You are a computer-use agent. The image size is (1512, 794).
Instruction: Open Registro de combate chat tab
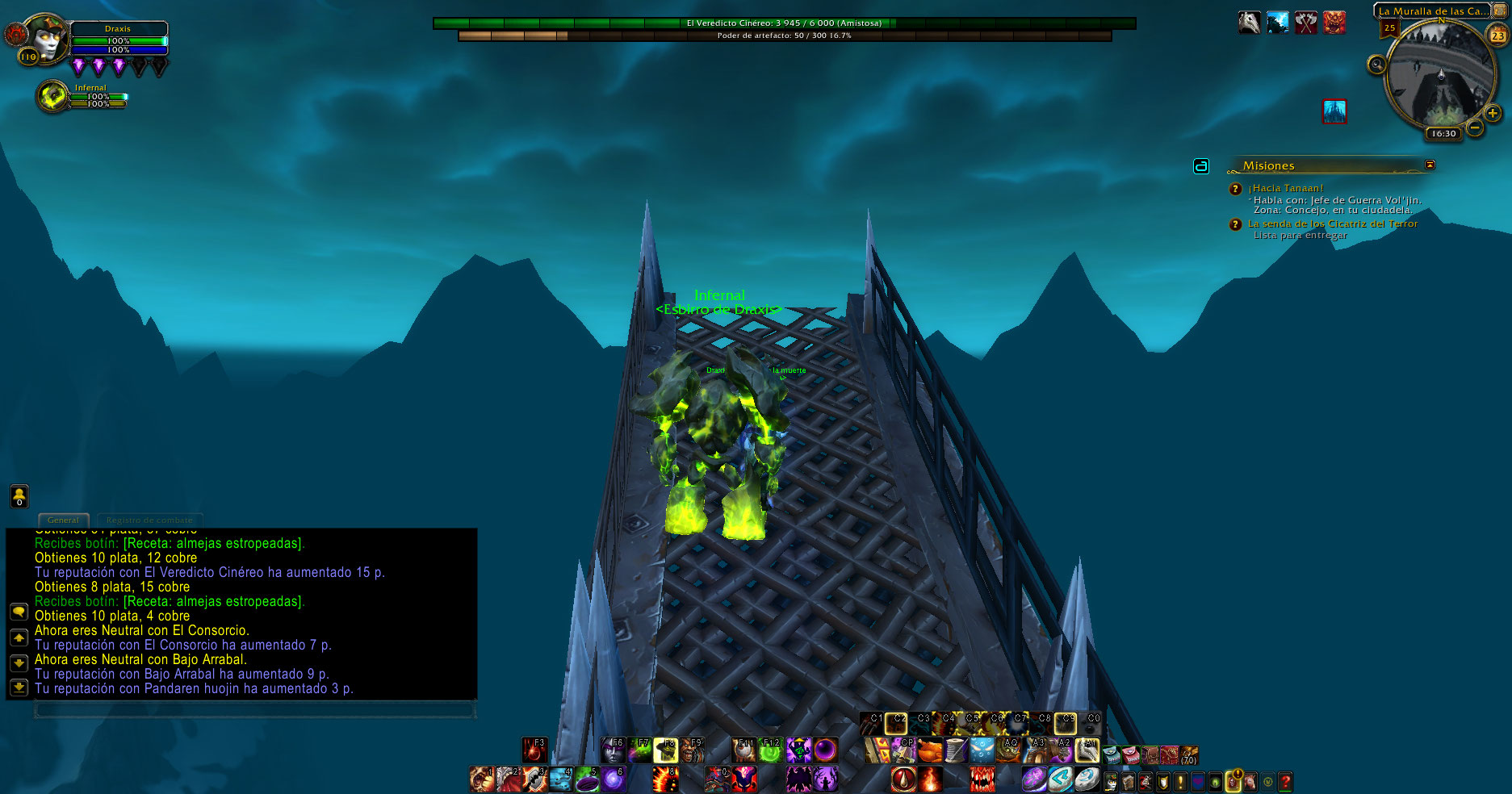click(x=149, y=520)
